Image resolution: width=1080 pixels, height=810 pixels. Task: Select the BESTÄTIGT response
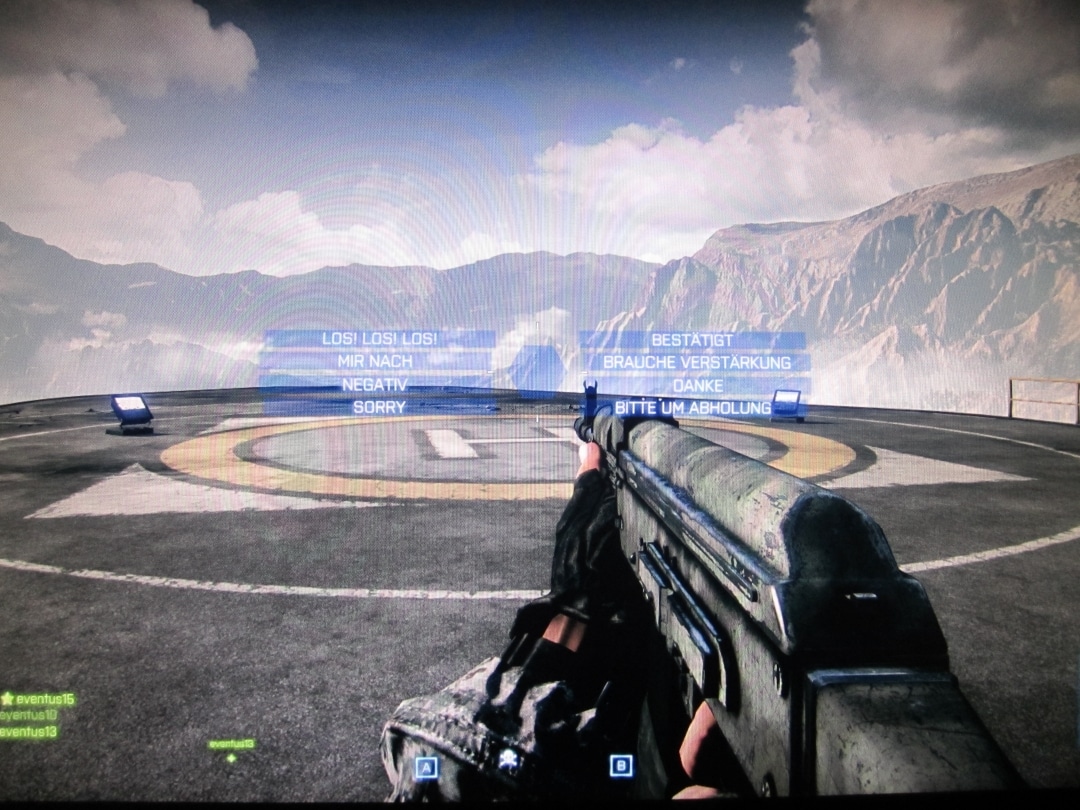(x=692, y=340)
